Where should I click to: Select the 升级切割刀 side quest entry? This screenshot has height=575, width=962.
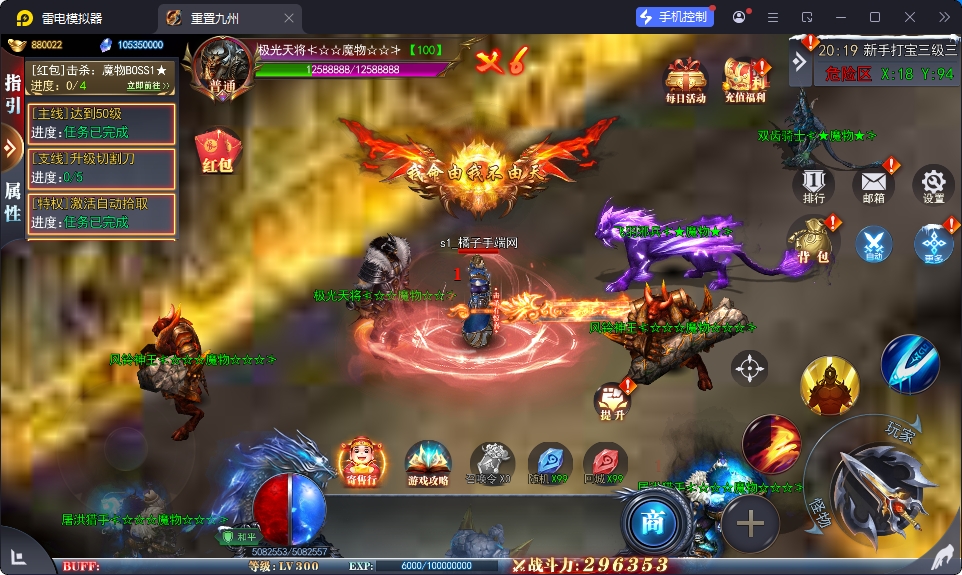102,167
